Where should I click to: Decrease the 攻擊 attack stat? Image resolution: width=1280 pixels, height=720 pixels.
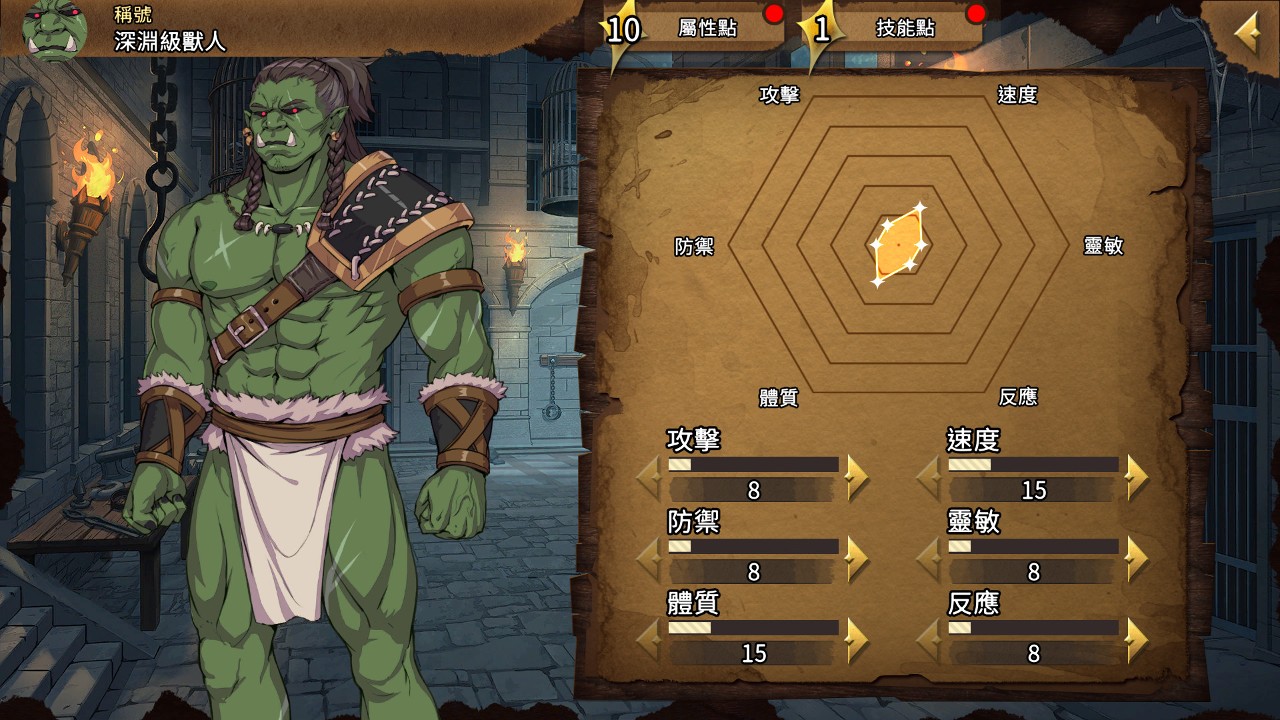[649, 477]
